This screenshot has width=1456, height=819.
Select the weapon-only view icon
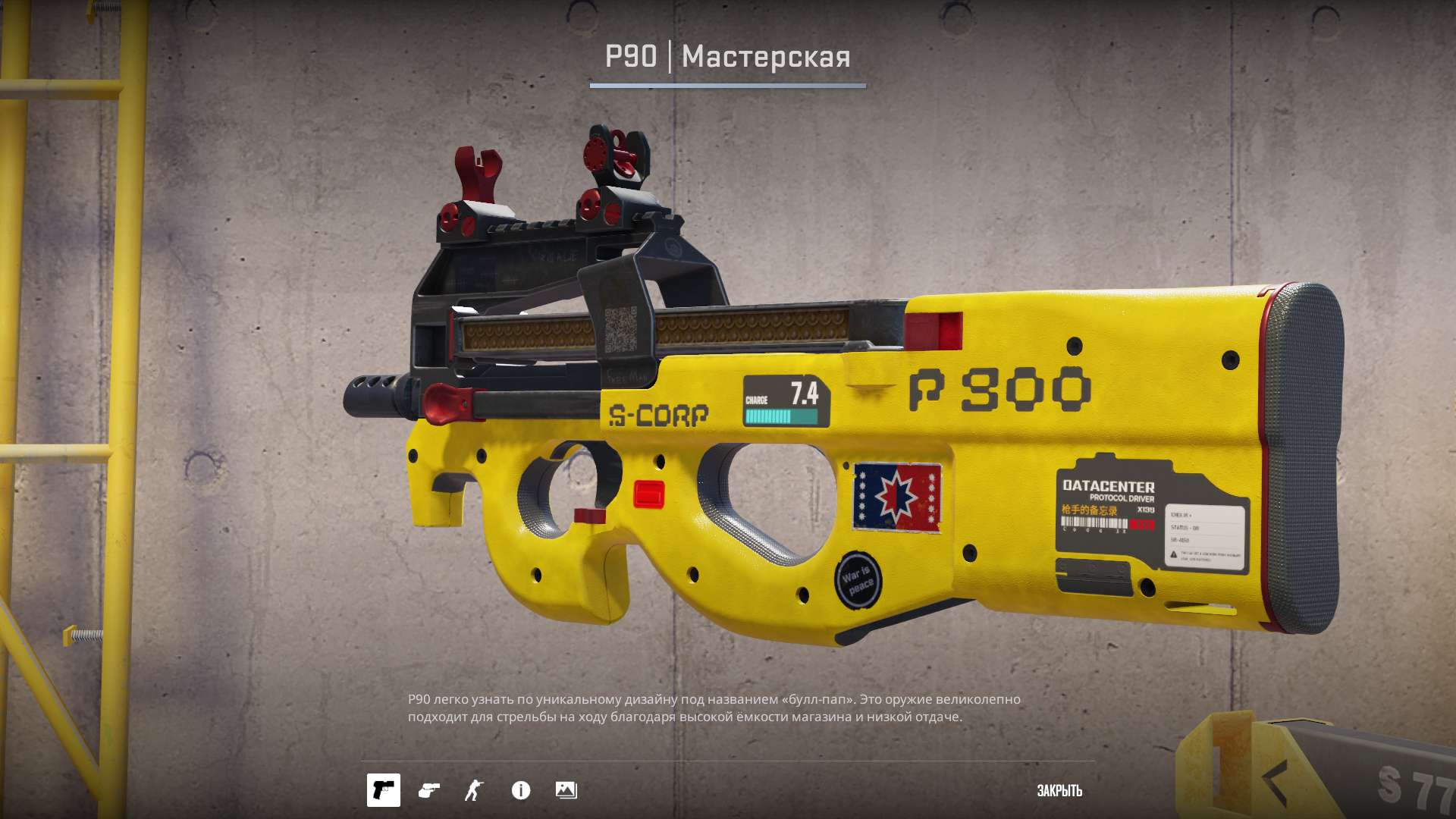[384, 790]
